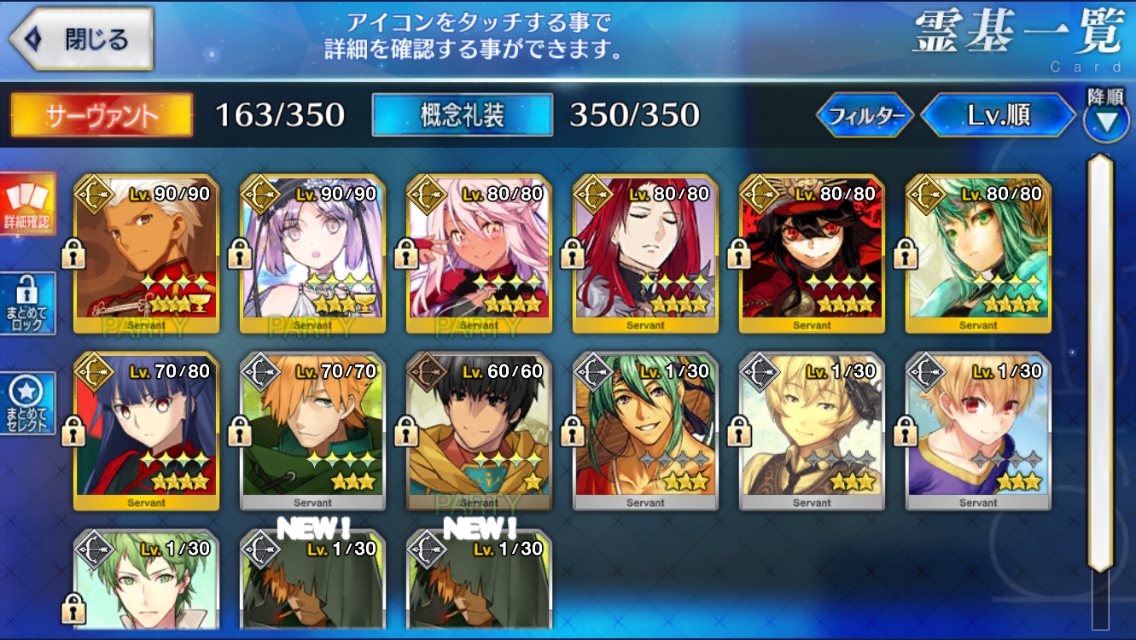Activate まとめてセレクト bulk select

pyautogui.click(x=27, y=404)
